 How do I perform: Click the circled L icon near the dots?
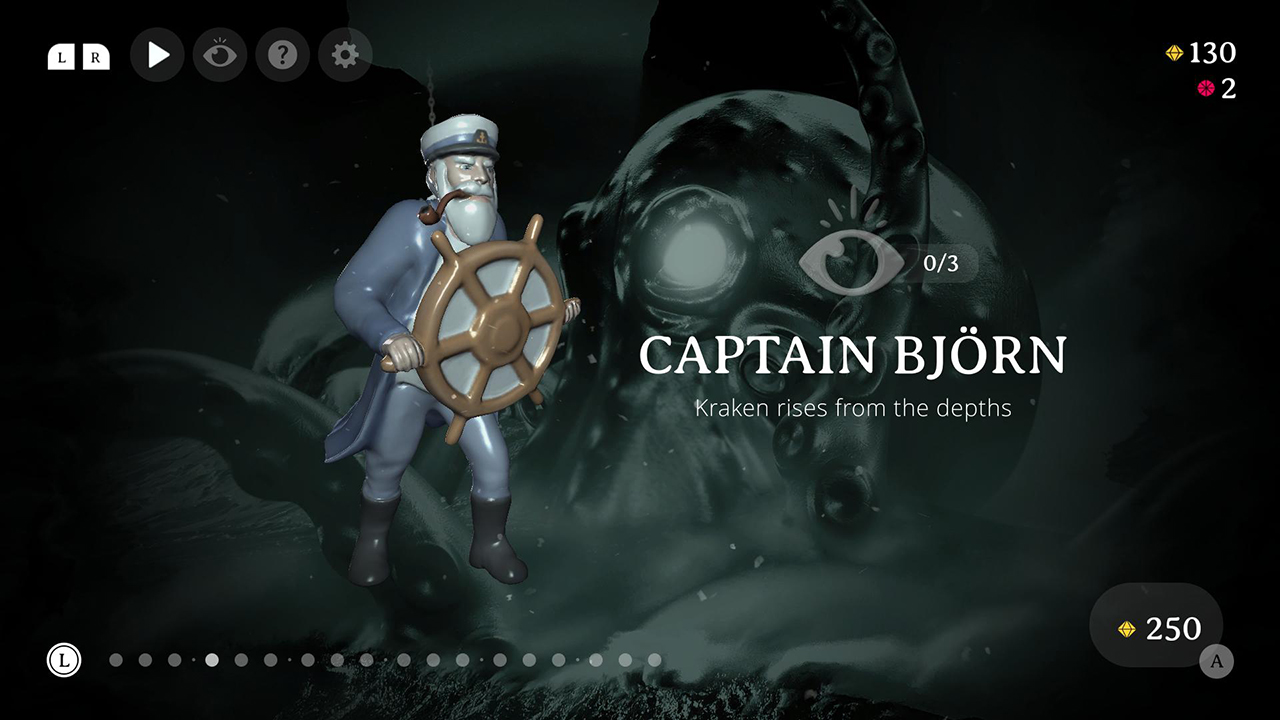tap(65, 660)
